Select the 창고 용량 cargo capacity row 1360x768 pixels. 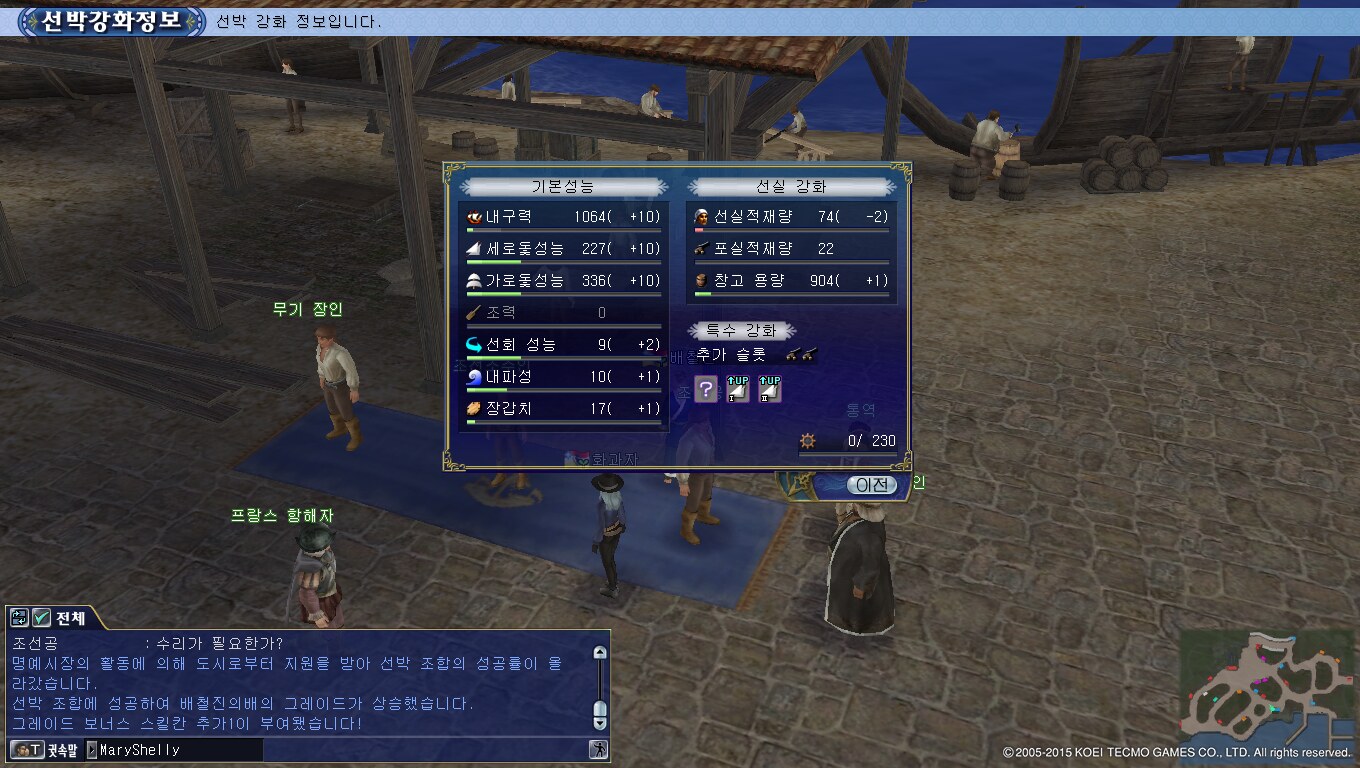[x=791, y=281]
